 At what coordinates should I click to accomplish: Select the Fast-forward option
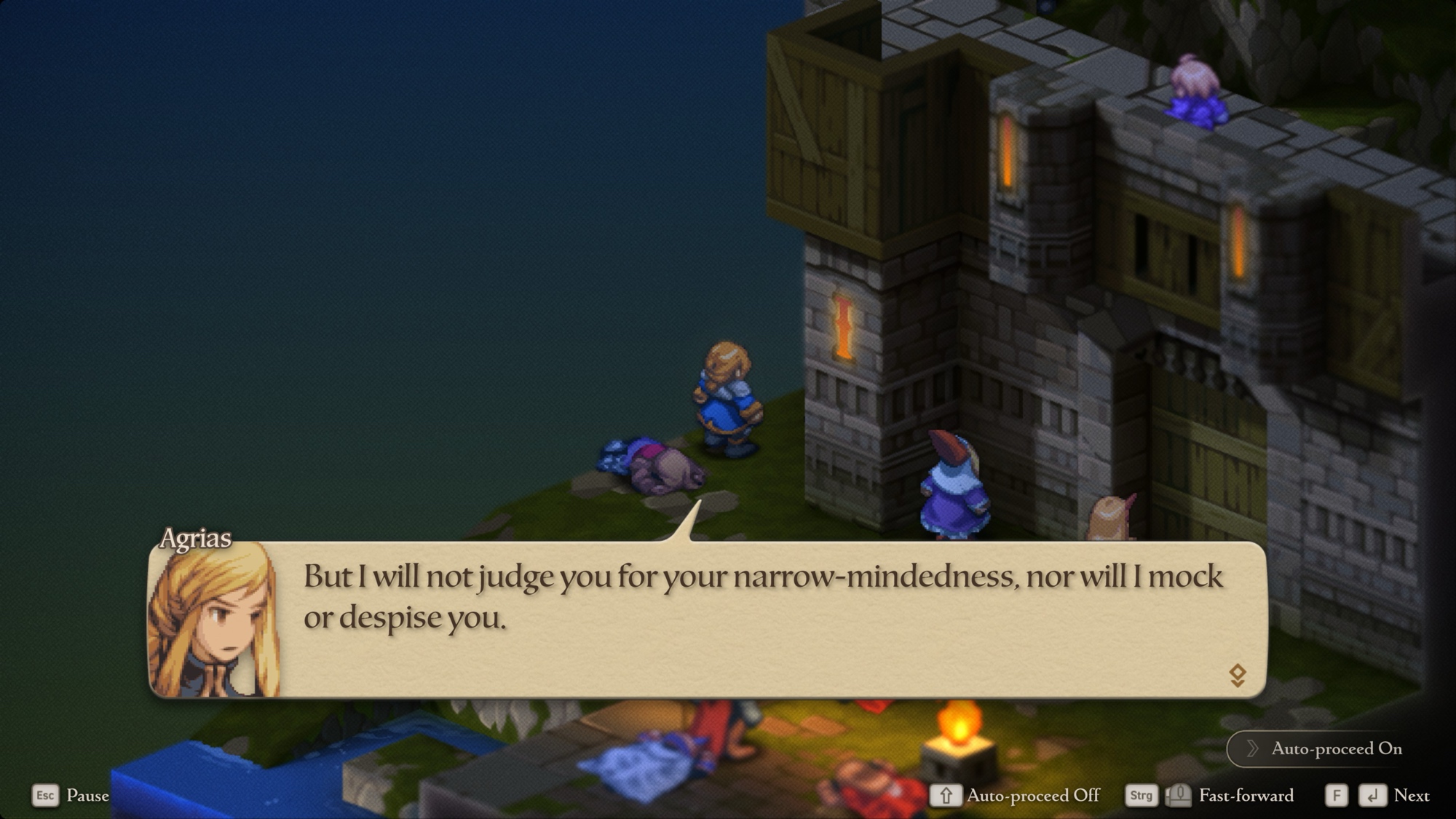pos(1246,796)
